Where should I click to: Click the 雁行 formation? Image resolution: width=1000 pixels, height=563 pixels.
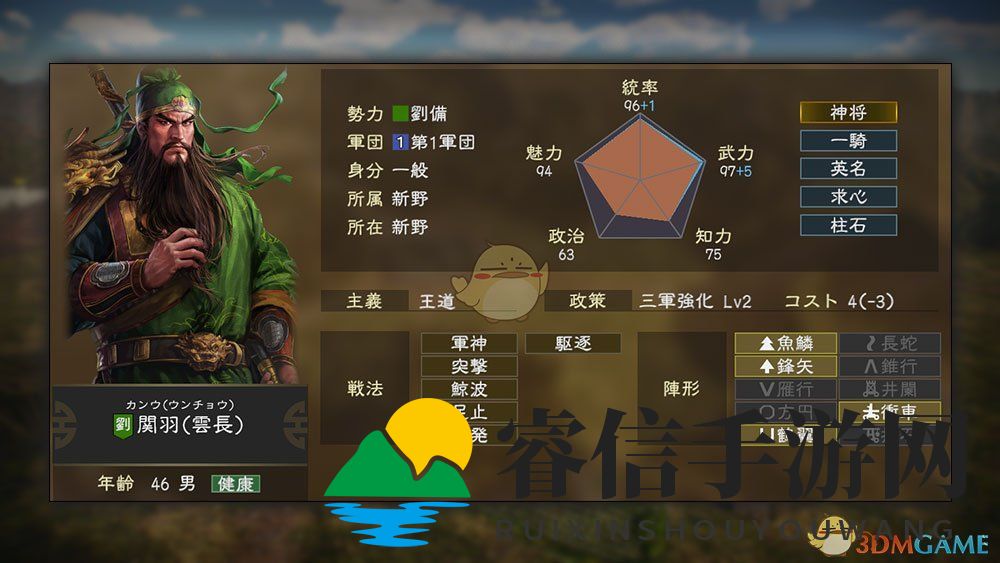pyautogui.click(x=786, y=390)
